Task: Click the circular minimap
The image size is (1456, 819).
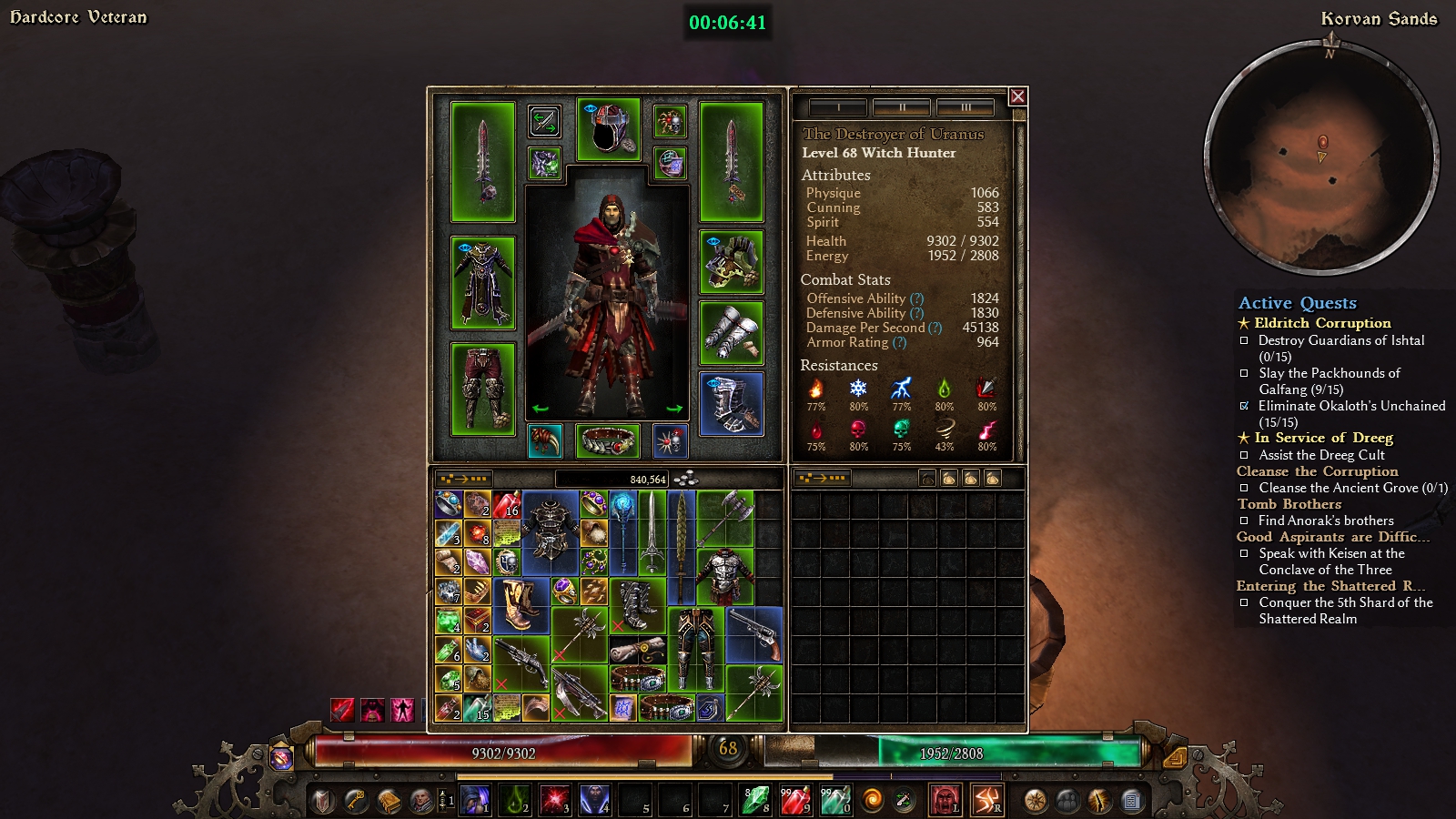Action: click(x=1321, y=157)
